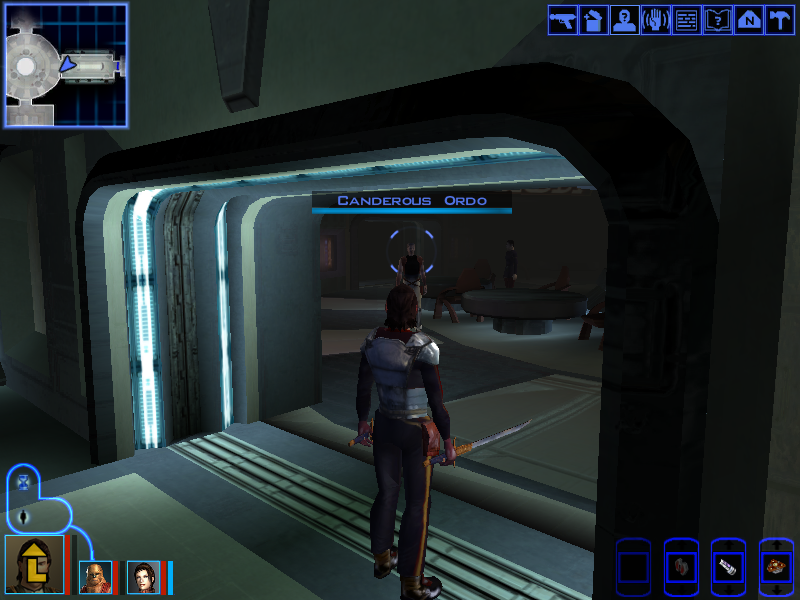This screenshot has width=800, height=600.
Task: Use the red stimulant item slot
Action: coord(680,567)
